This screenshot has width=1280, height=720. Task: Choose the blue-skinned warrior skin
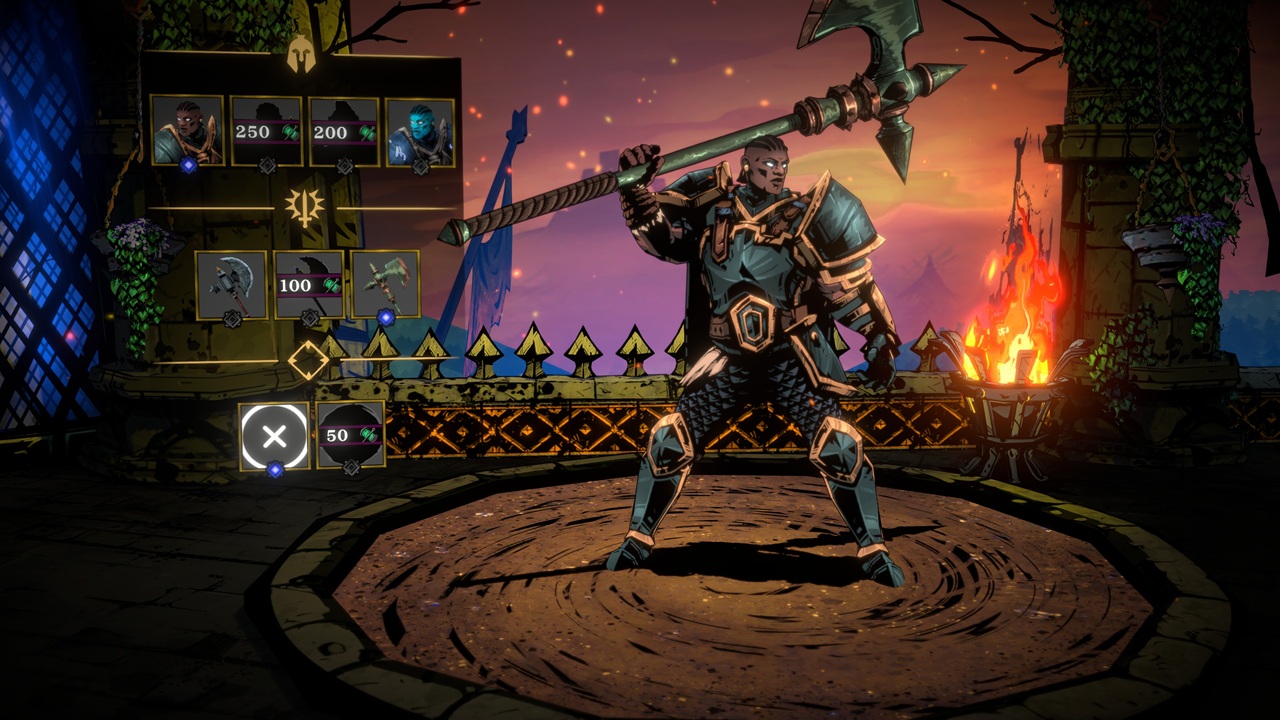[420, 131]
